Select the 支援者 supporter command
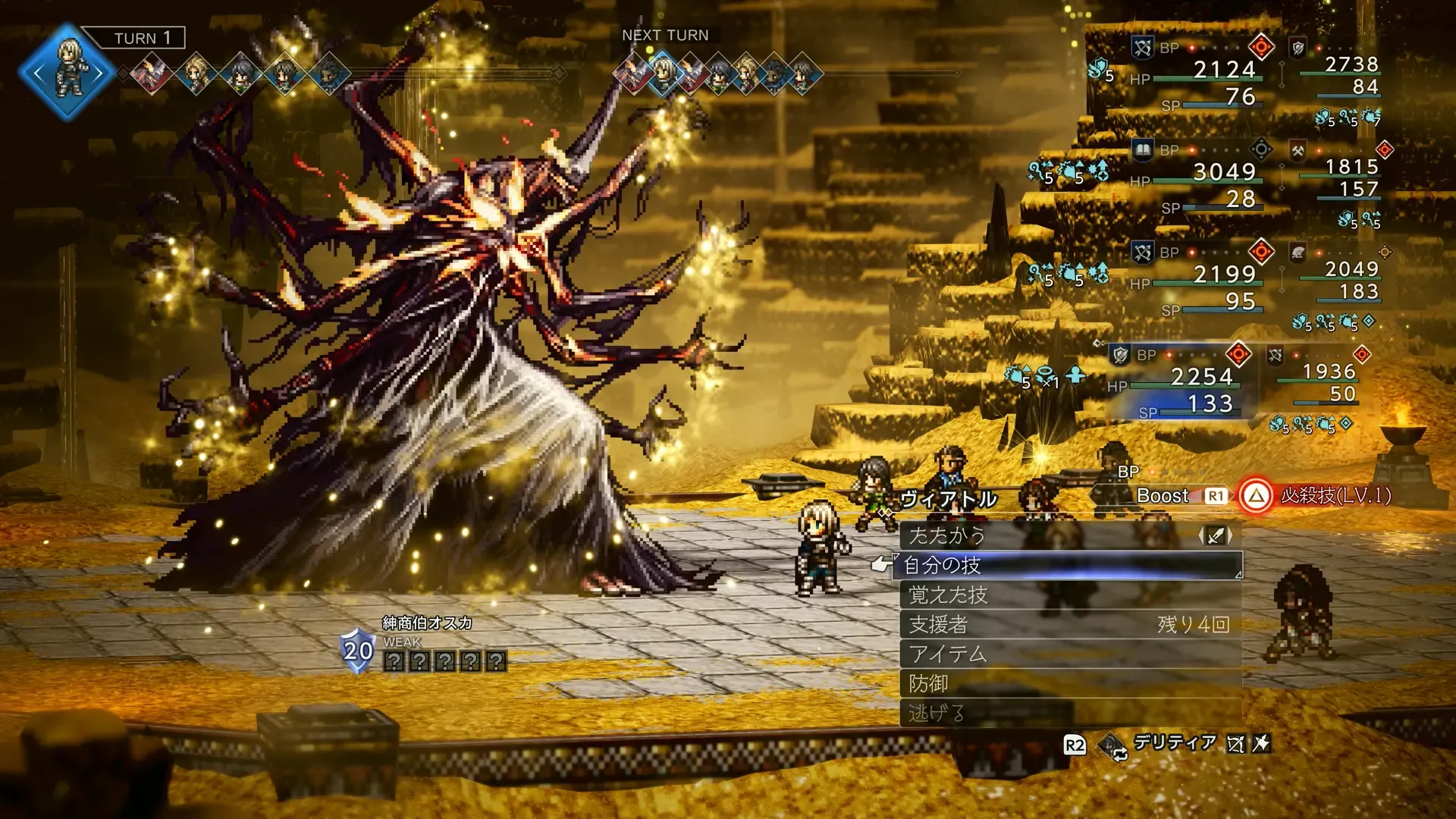1456x819 pixels. (1069, 625)
